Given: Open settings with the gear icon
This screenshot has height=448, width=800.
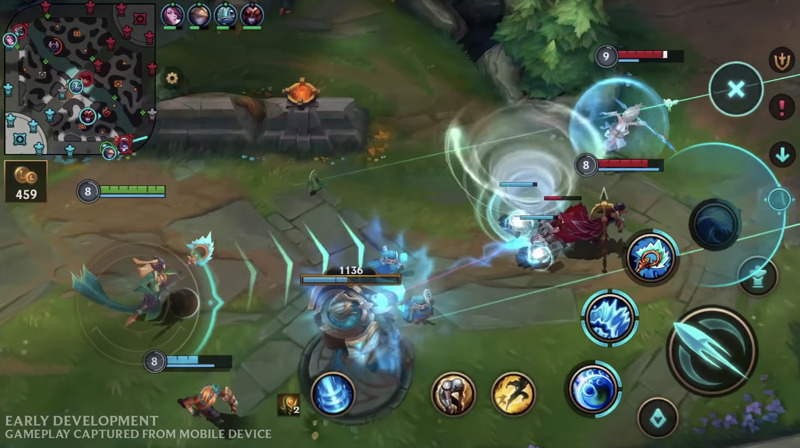Looking at the screenshot, I should pos(172,77).
